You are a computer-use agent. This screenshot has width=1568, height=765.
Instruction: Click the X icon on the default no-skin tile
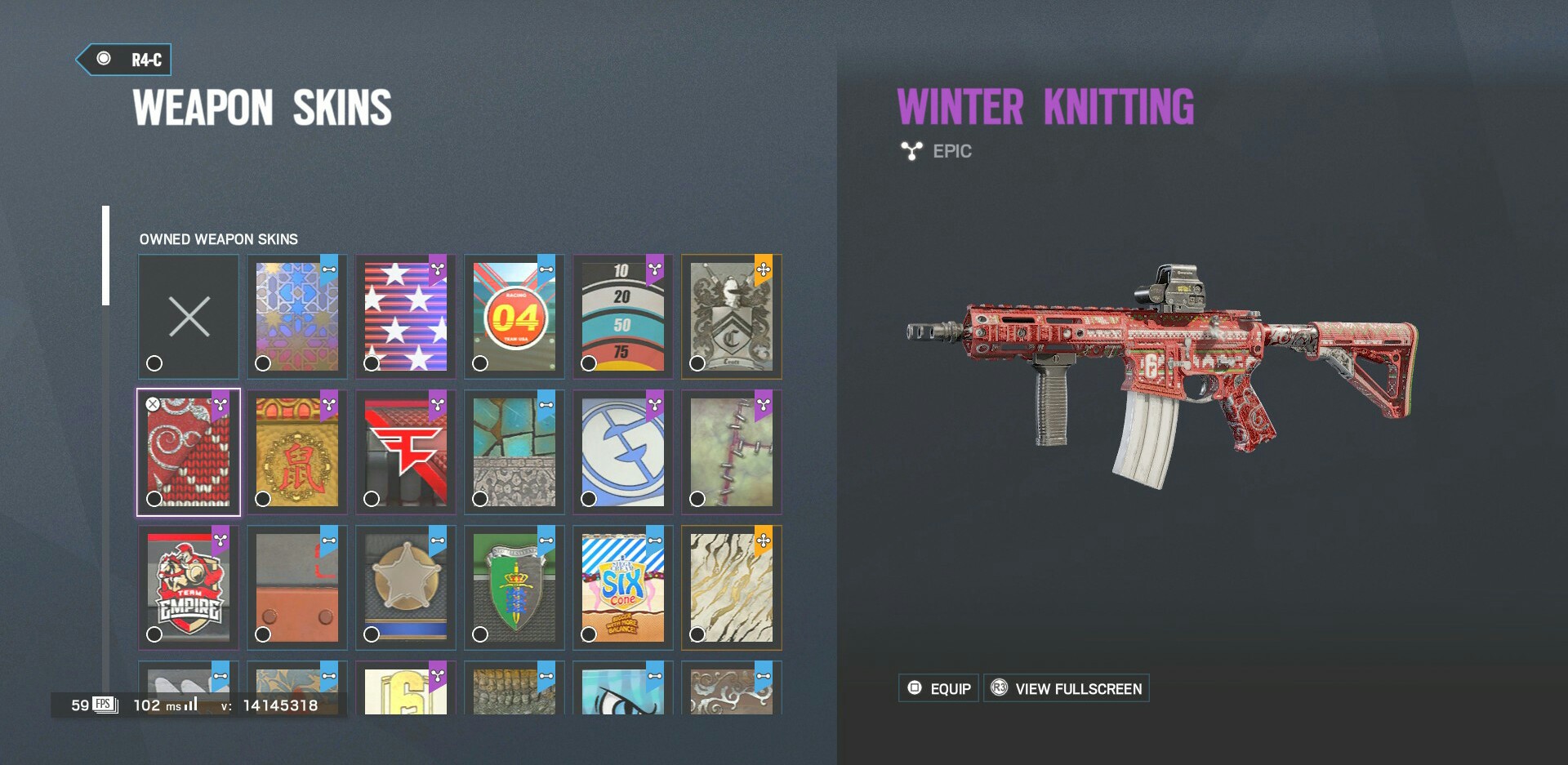pyautogui.click(x=188, y=317)
